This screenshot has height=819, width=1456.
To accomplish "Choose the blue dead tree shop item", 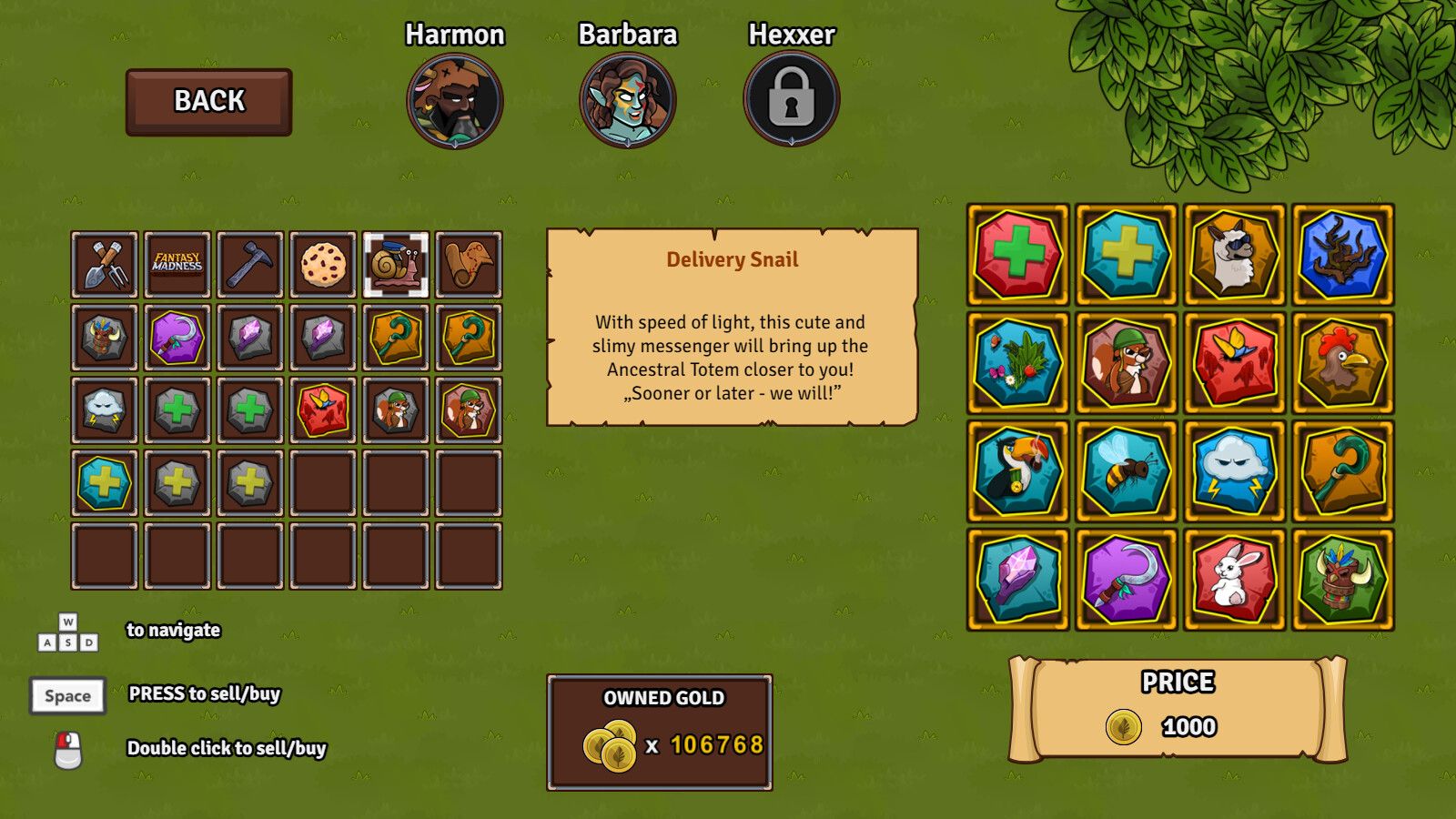I will (x=1342, y=254).
